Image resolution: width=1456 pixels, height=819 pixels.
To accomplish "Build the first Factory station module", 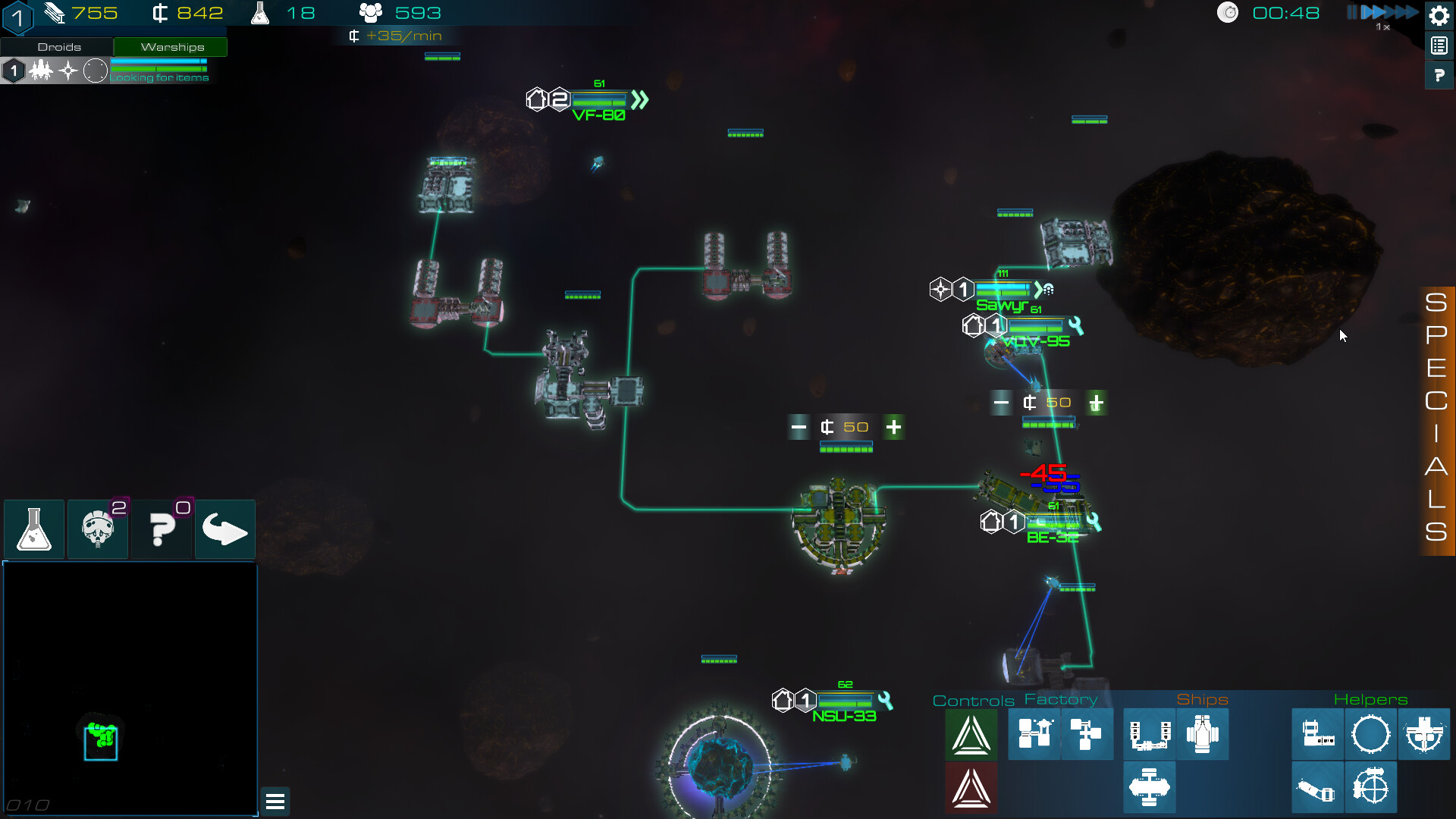I will [1034, 734].
